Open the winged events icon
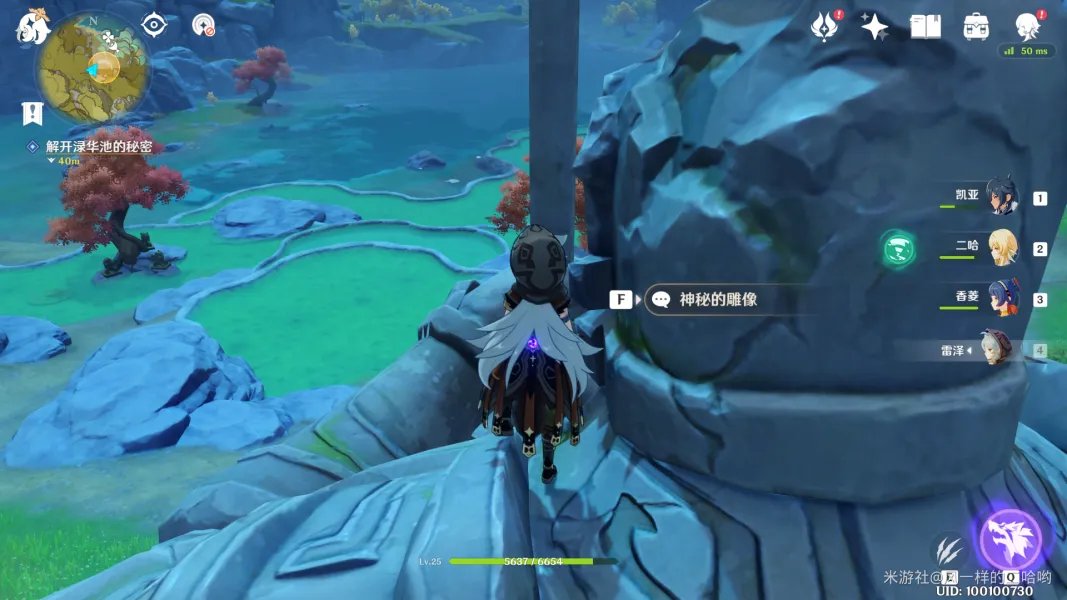1067x600 pixels. 825,27
